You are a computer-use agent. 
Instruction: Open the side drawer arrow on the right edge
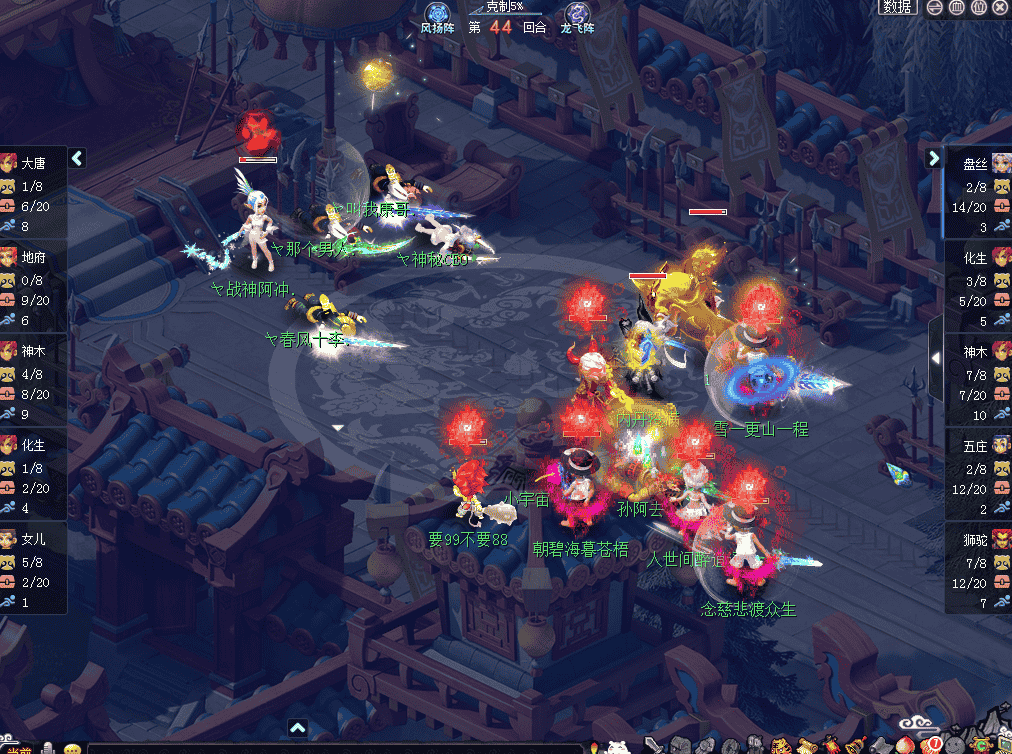pyautogui.click(x=935, y=357)
